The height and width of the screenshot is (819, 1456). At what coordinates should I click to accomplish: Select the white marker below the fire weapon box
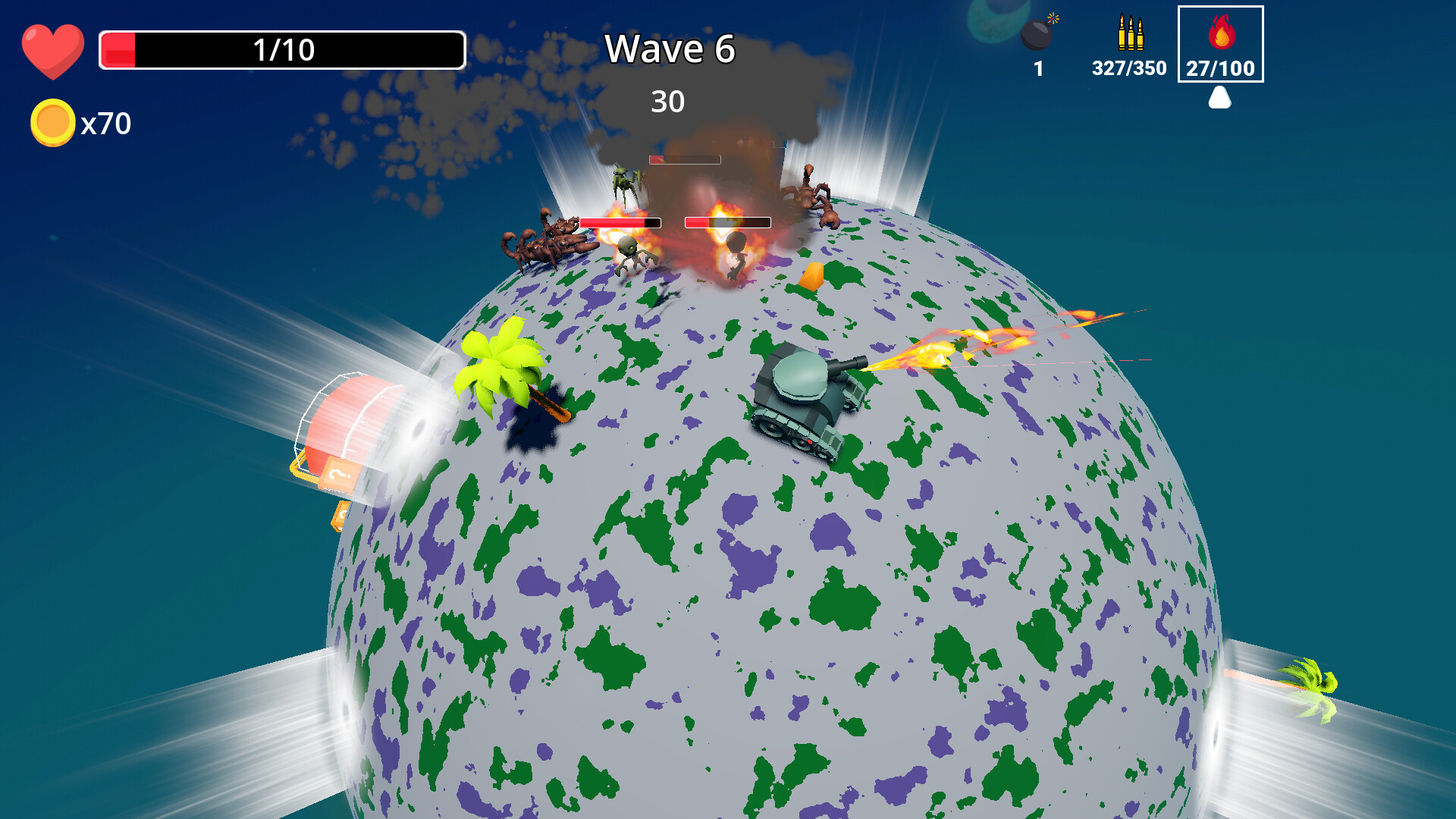point(1220,99)
